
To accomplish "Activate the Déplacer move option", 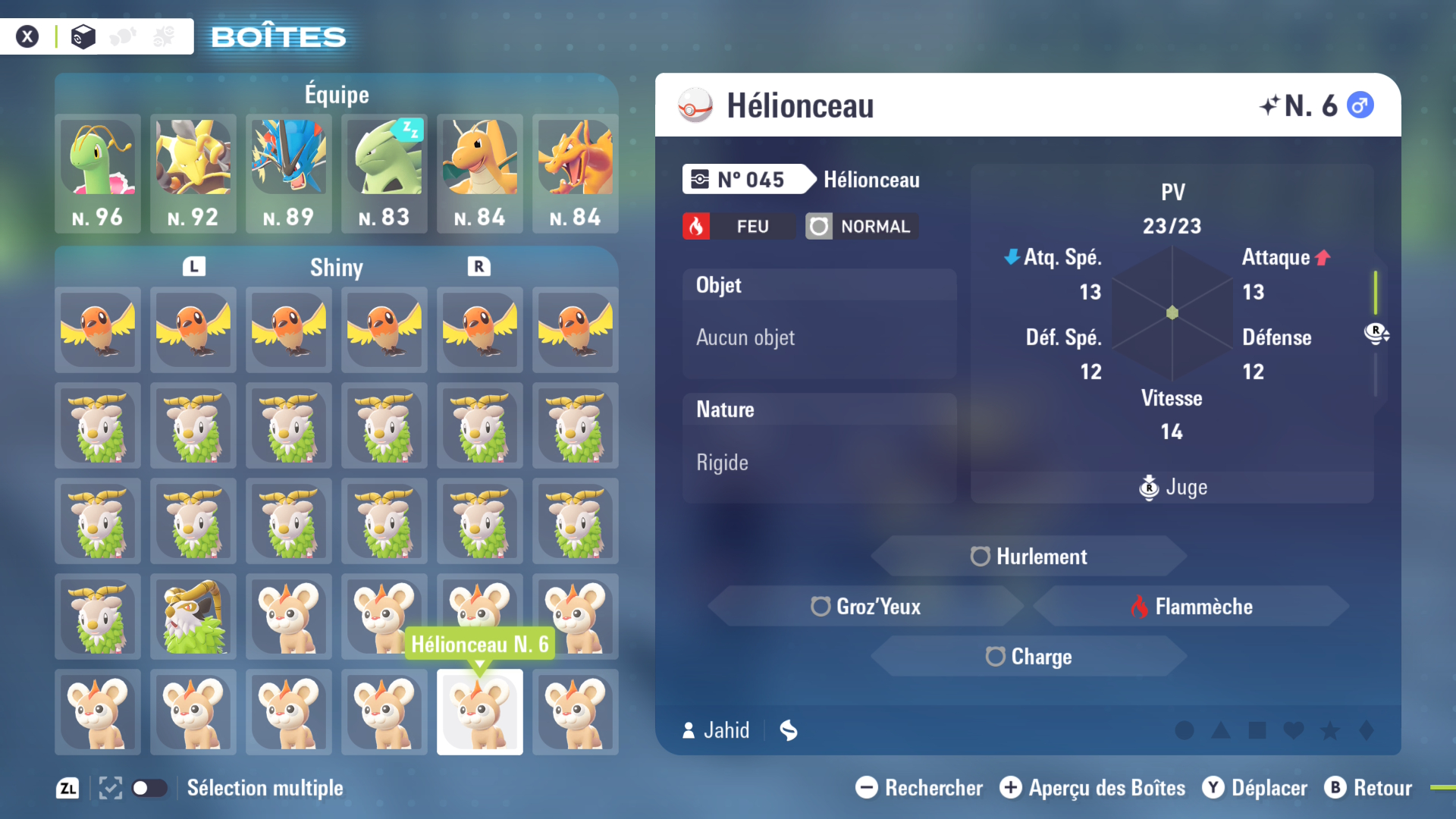I will pyautogui.click(x=1255, y=788).
